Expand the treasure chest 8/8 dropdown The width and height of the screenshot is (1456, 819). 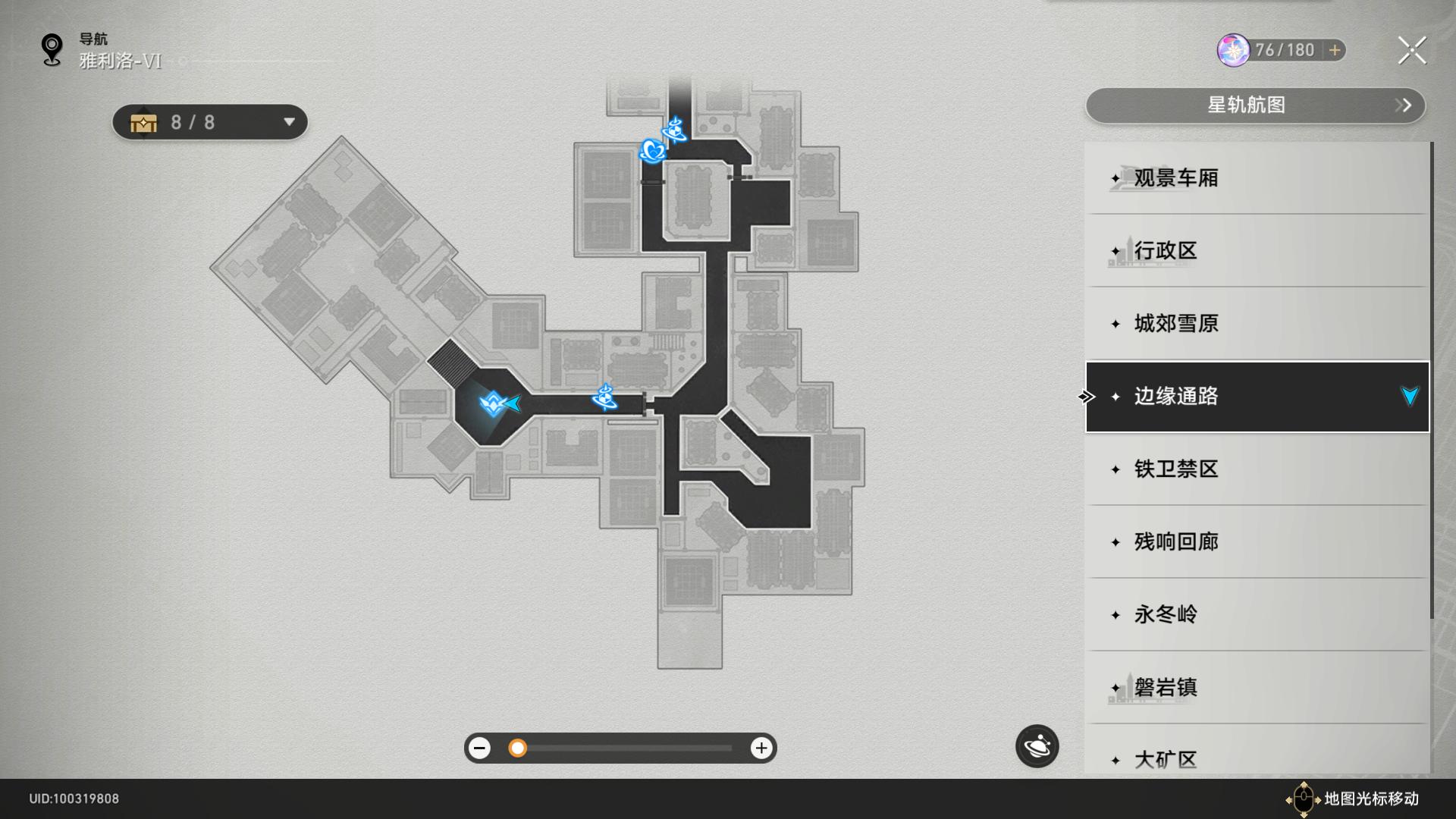(x=289, y=122)
